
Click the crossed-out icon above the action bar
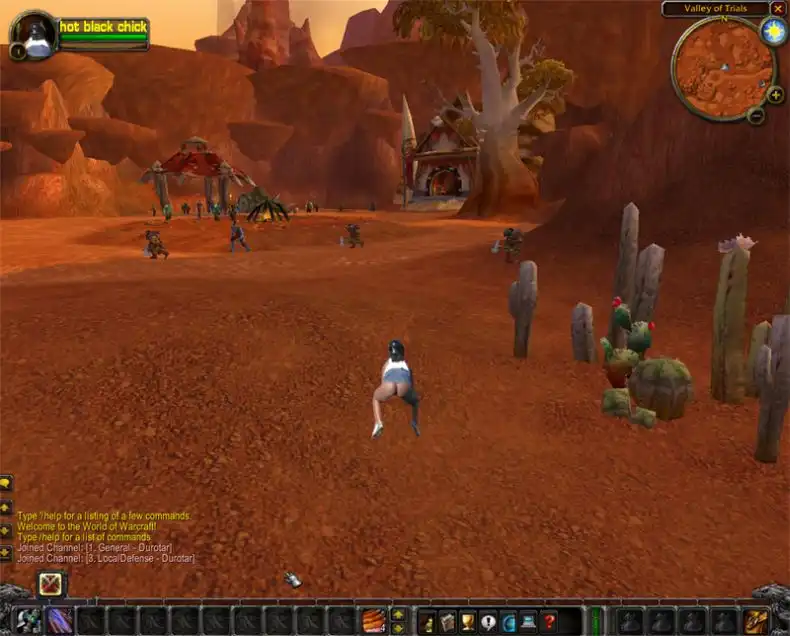pyautogui.click(x=51, y=584)
